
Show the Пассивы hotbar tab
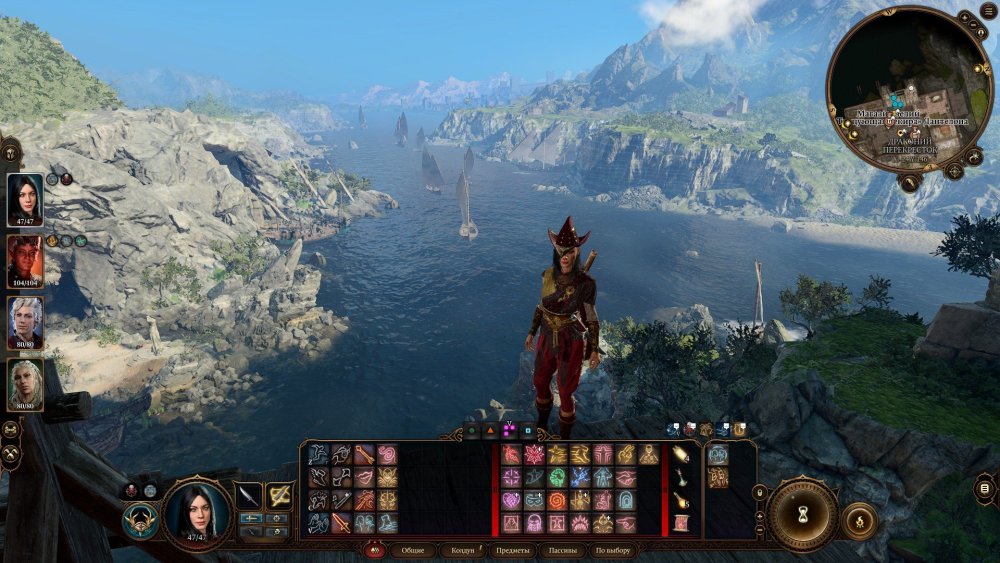(563, 551)
